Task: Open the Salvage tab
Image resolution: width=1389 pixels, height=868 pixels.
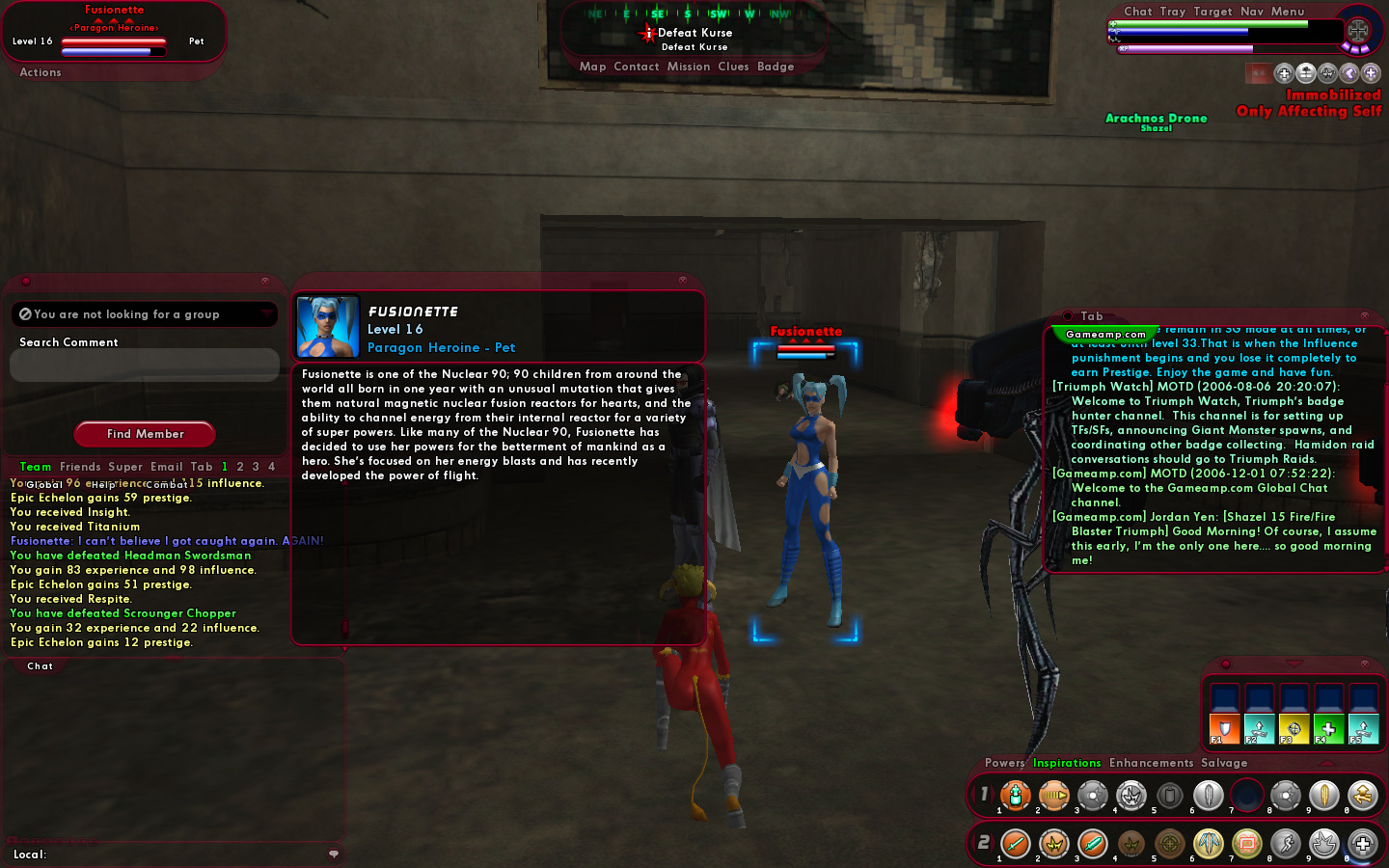Action: 1224,763
